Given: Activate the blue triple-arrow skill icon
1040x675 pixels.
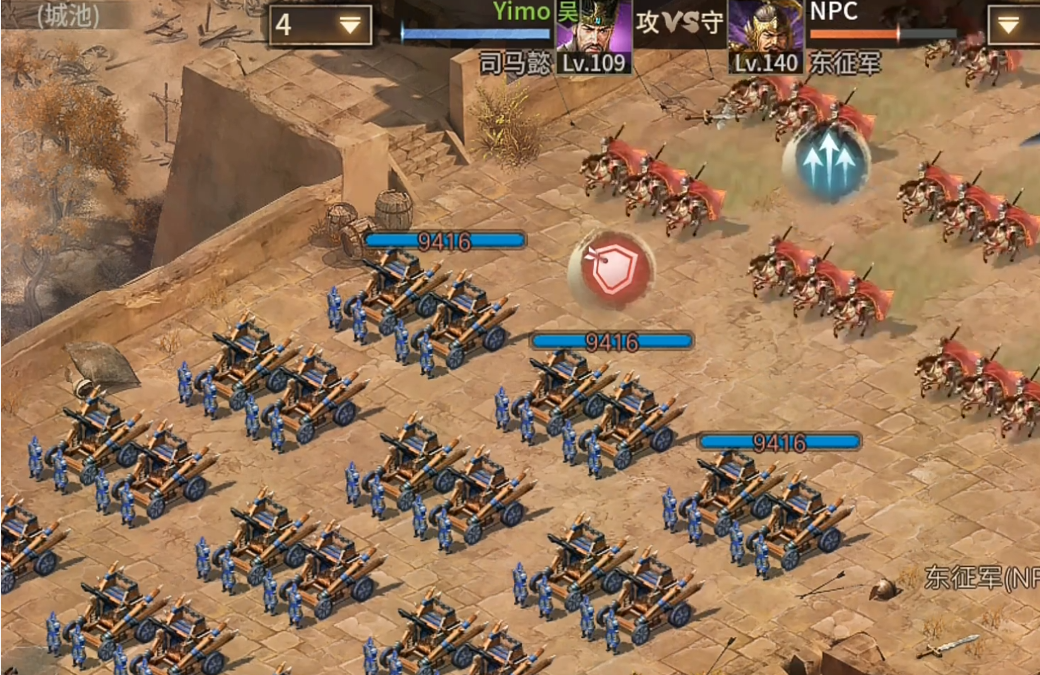Looking at the screenshot, I should tap(826, 161).
